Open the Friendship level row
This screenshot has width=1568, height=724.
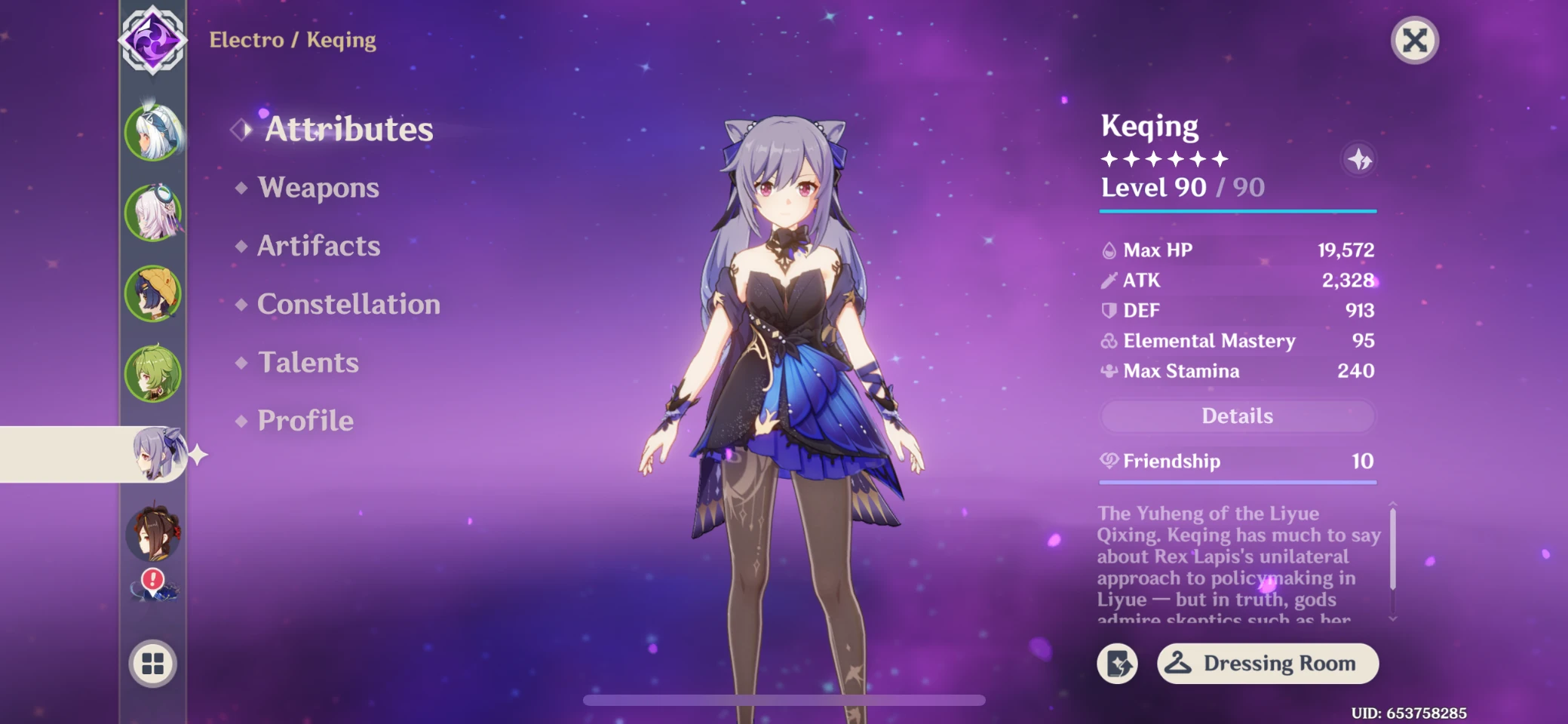click(x=1237, y=462)
